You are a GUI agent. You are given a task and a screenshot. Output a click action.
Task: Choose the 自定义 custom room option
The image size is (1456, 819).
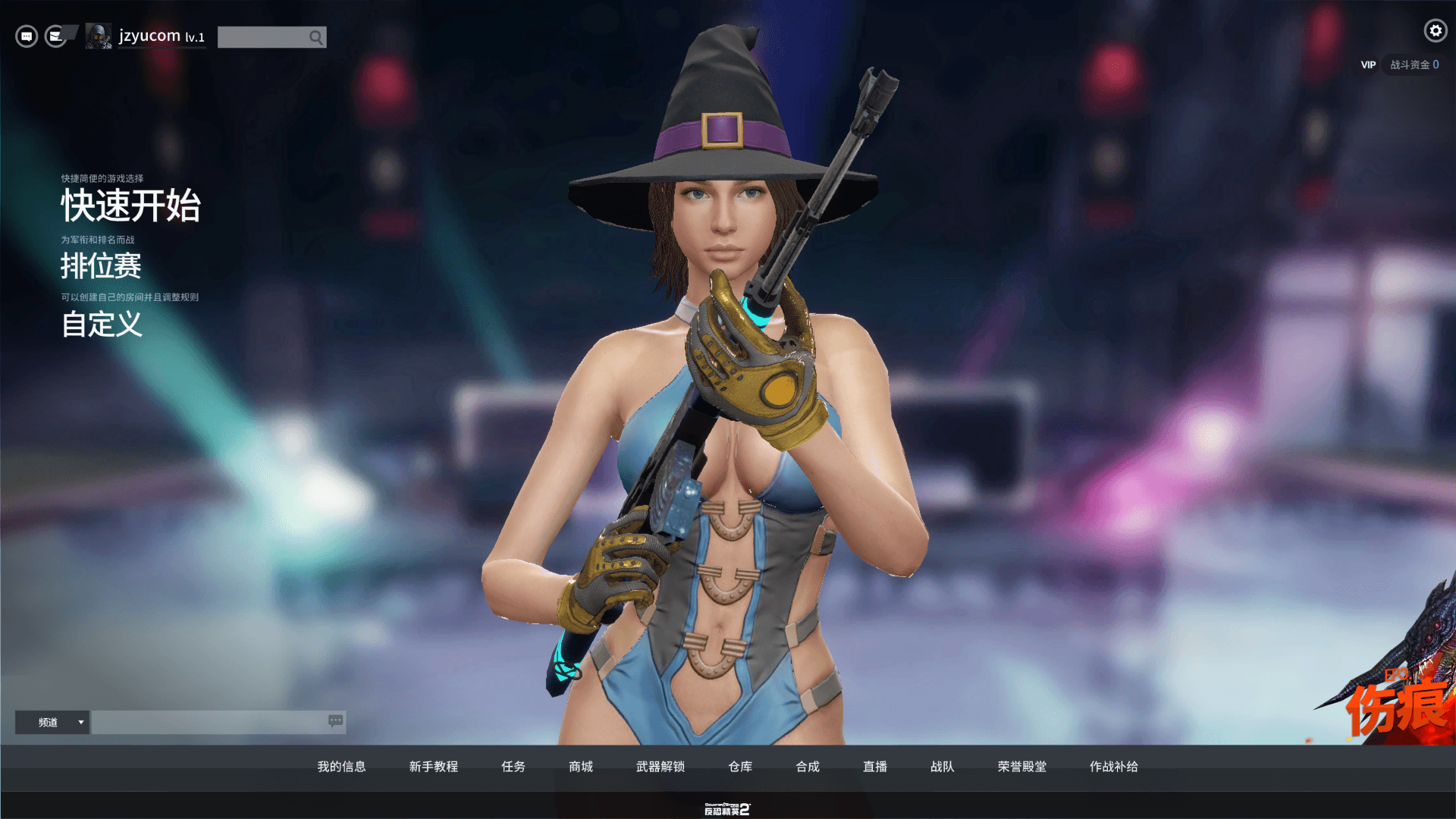click(x=102, y=325)
